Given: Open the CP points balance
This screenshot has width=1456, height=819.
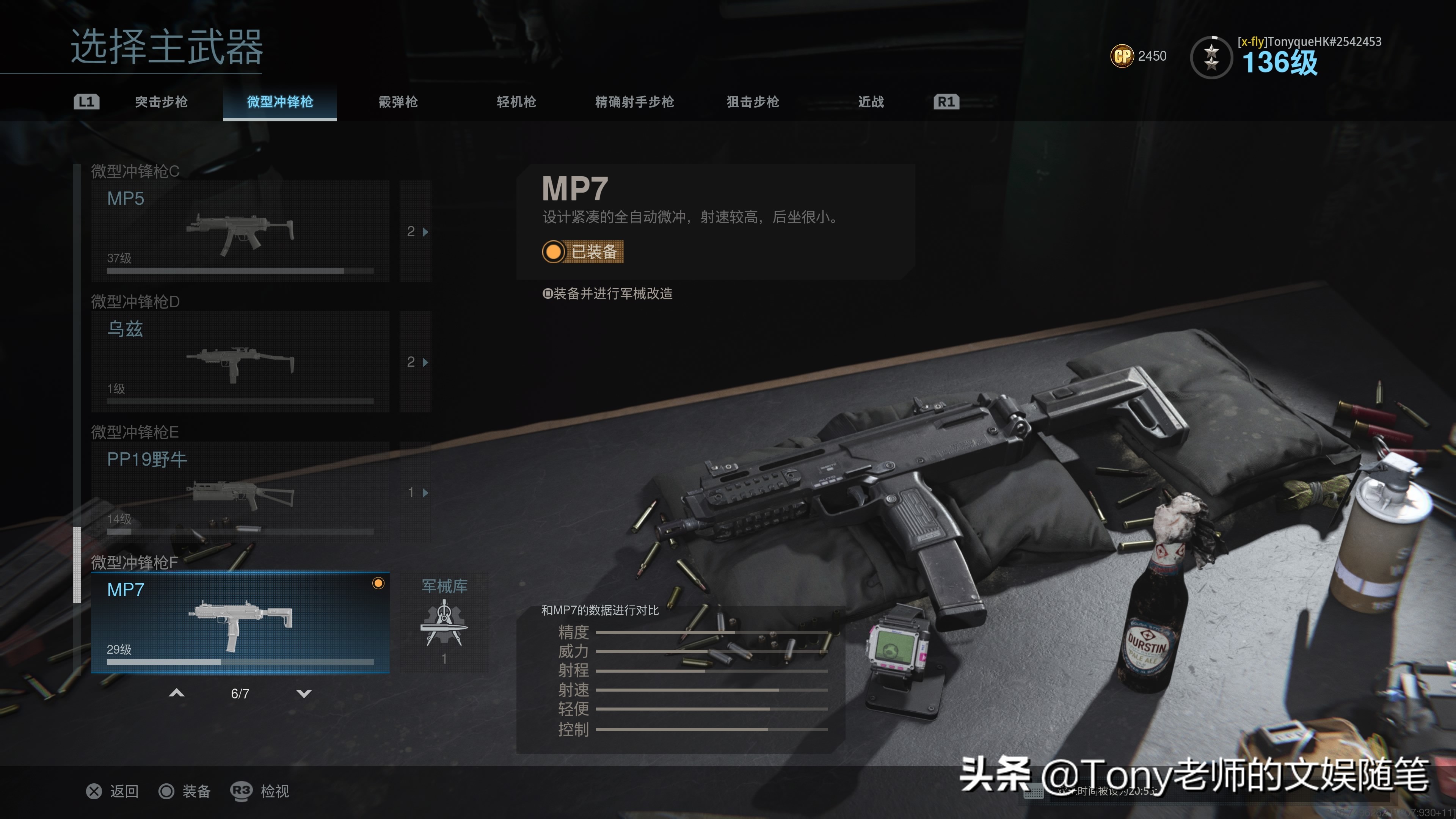Looking at the screenshot, I should click(x=1138, y=56).
